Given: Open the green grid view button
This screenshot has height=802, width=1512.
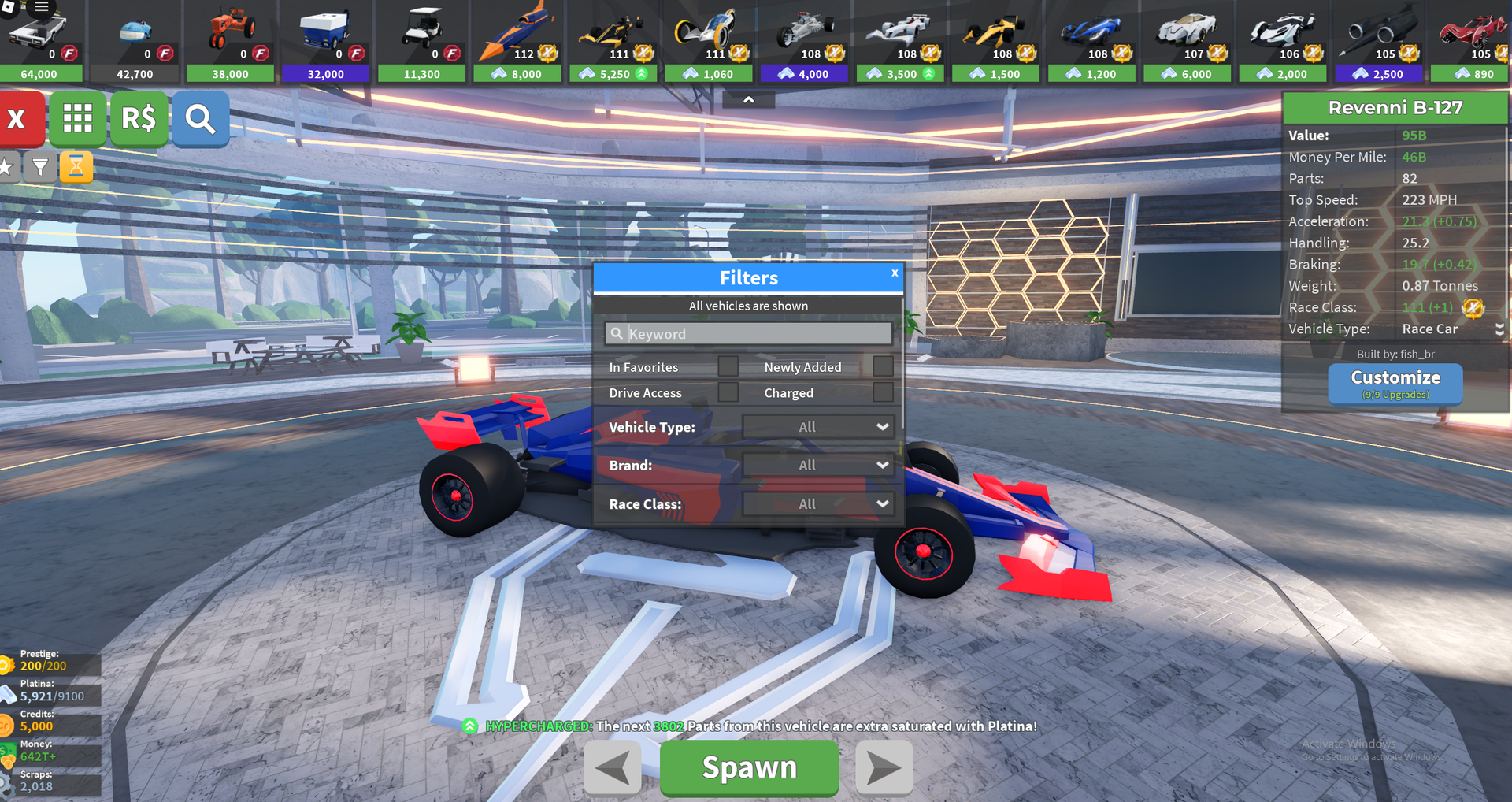Looking at the screenshot, I should [77, 119].
